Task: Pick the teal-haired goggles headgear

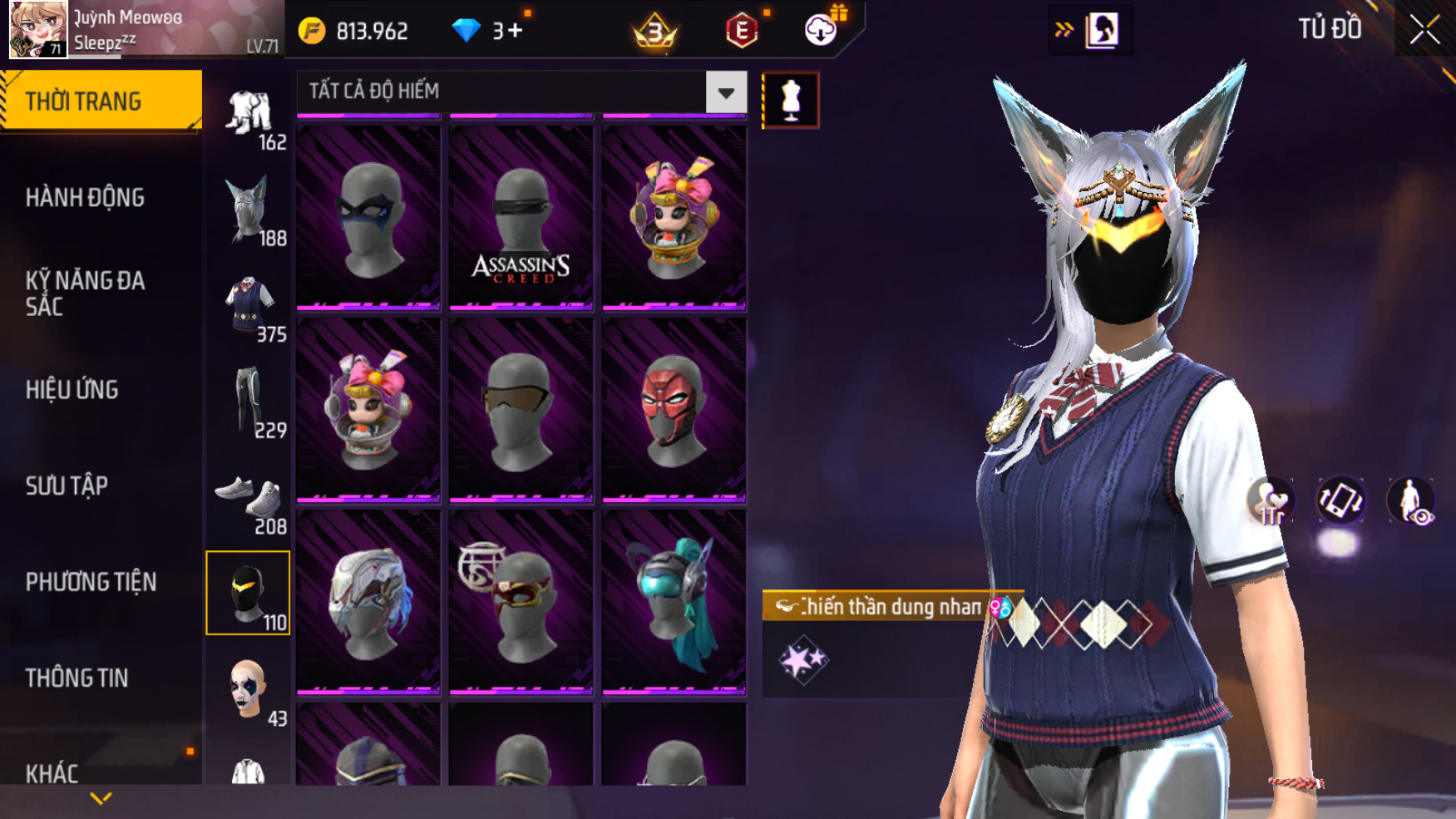Action: point(674,603)
